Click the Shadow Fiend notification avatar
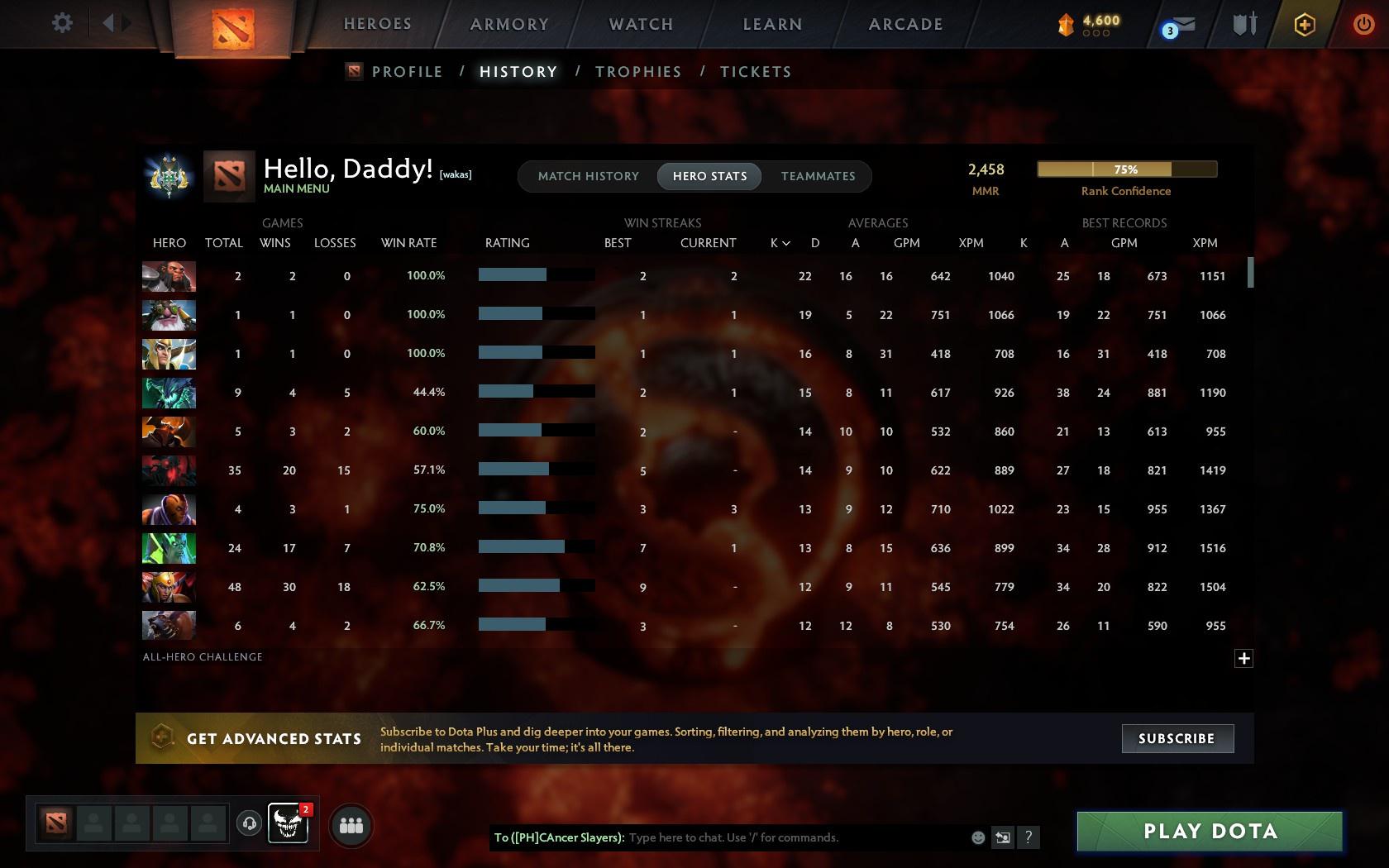 click(x=289, y=824)
